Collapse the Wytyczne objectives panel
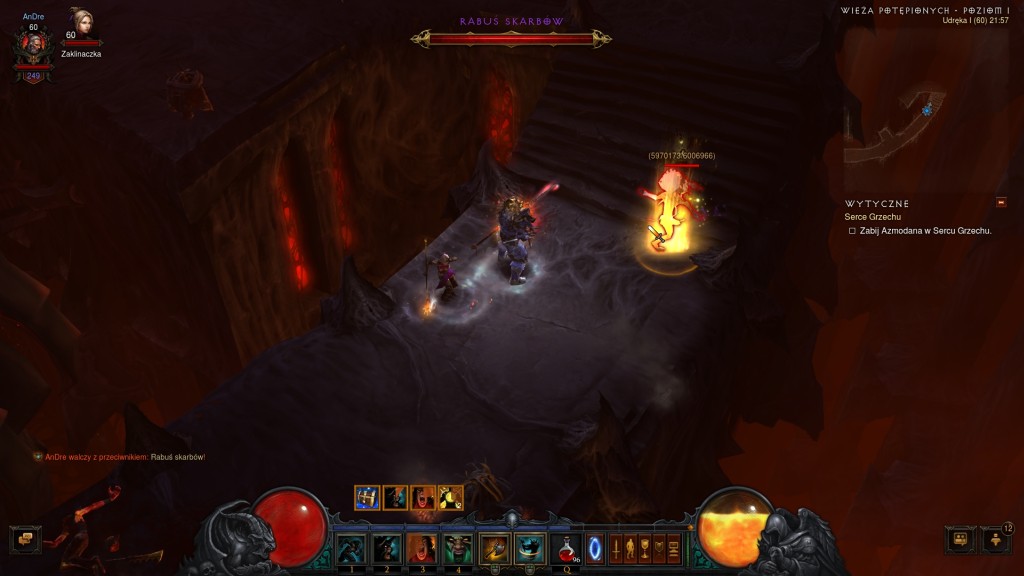The height and width of the screenshot is (576, 1024). (x=1001, y=203)
